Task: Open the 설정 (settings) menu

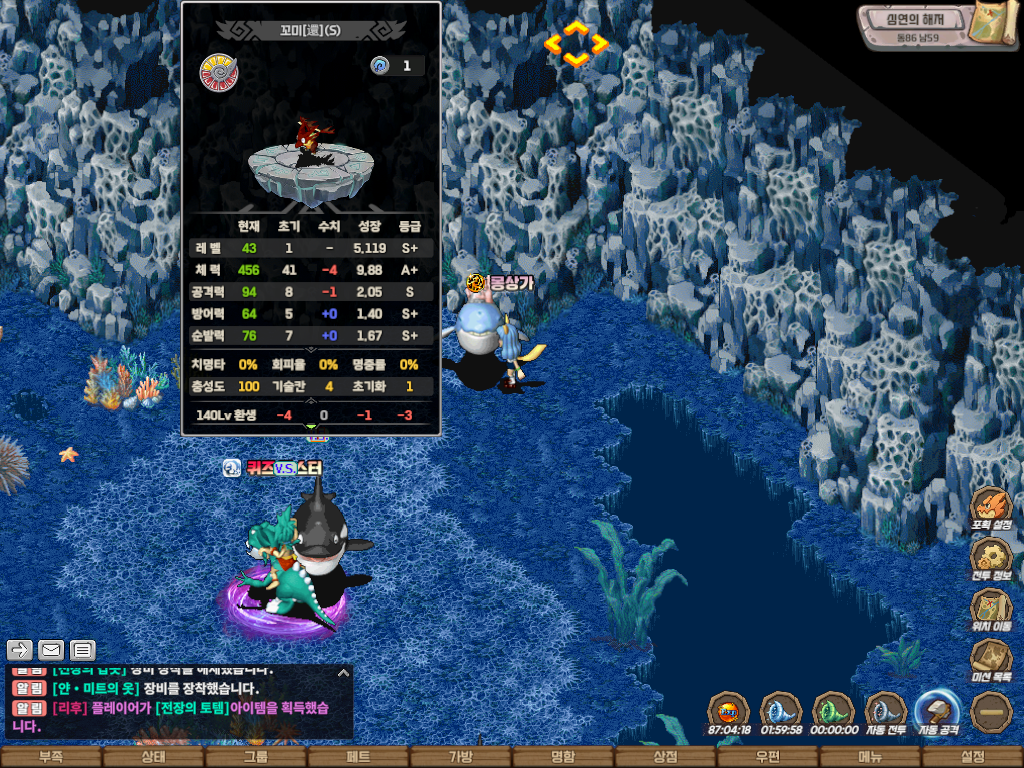Action: tap(972, 757)
